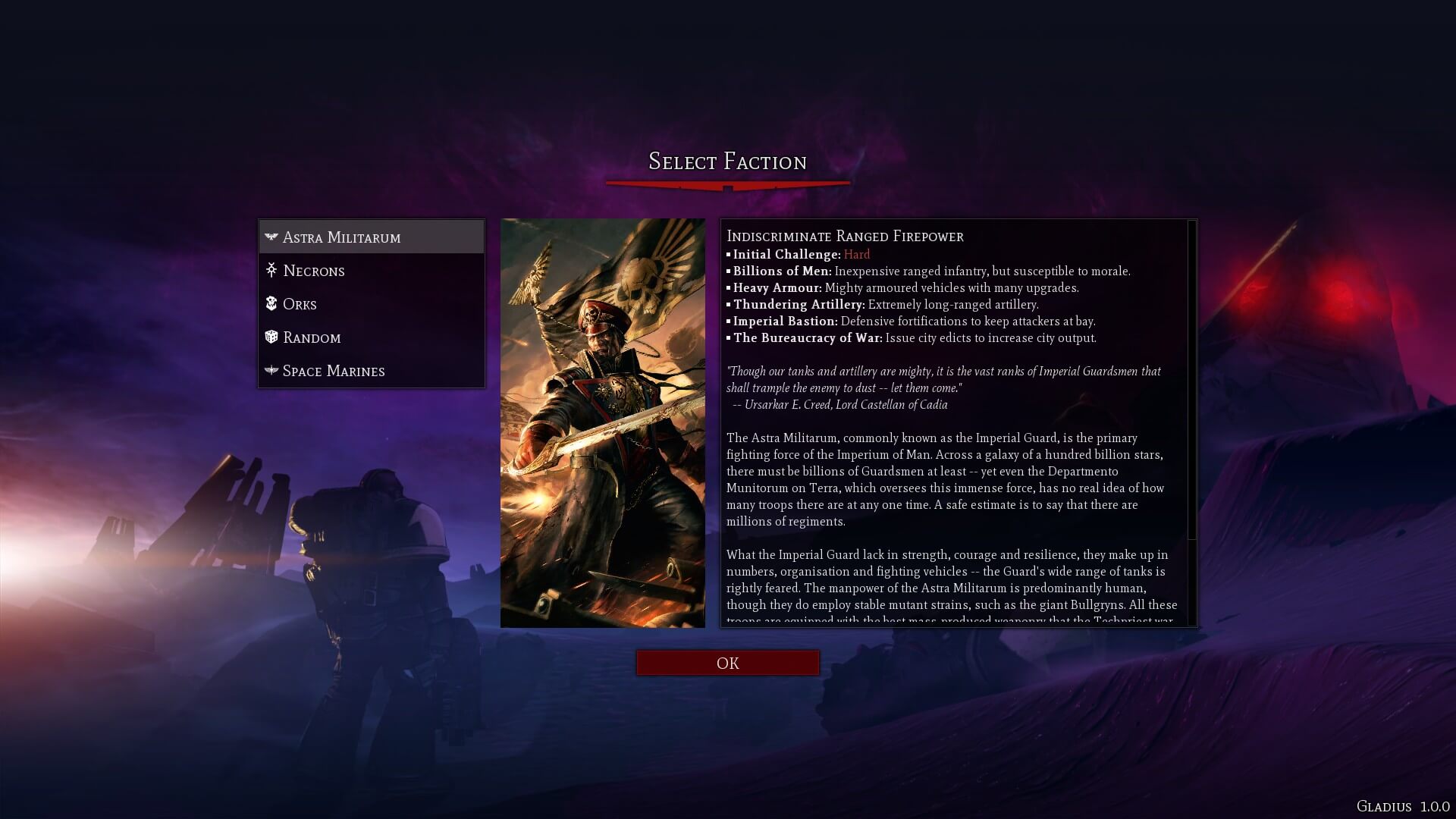Image resolution: width=1456 pixels, height=819 pixels.
Task: Choose the Space Marines faction
Action: [372, 371]
